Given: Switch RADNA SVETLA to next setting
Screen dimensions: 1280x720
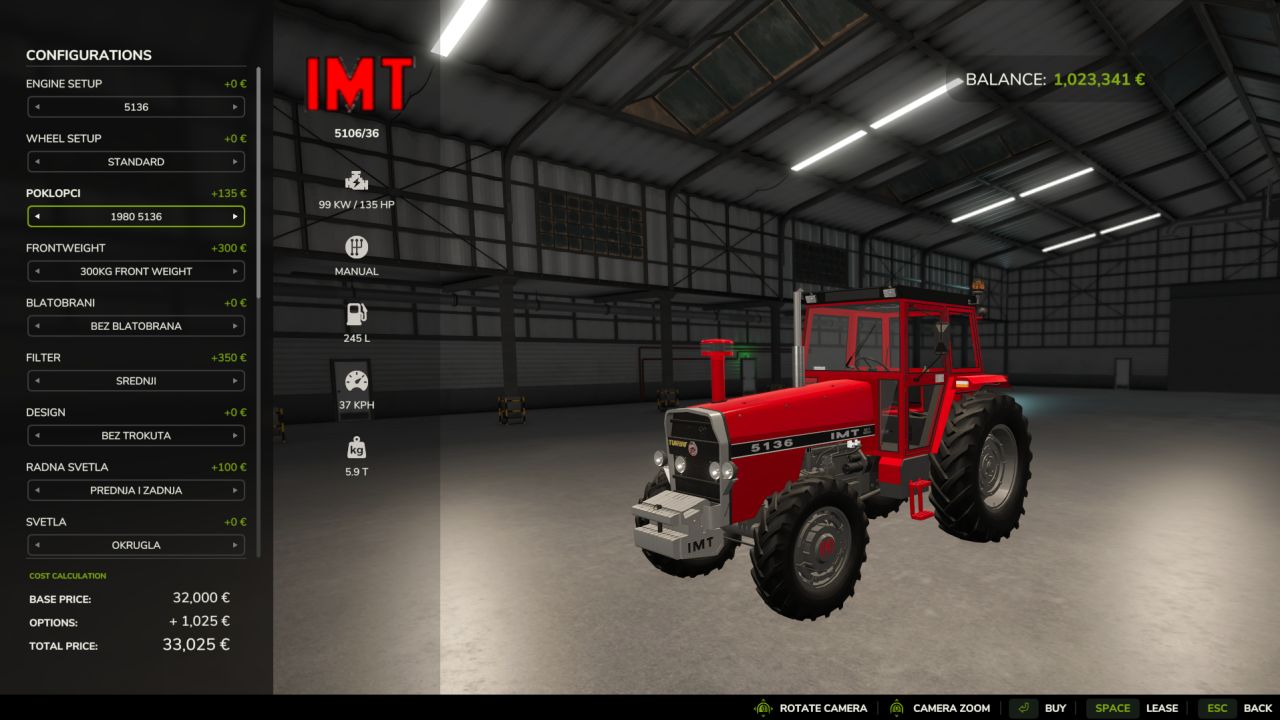Looking at the screenshot, I should 237,490.
